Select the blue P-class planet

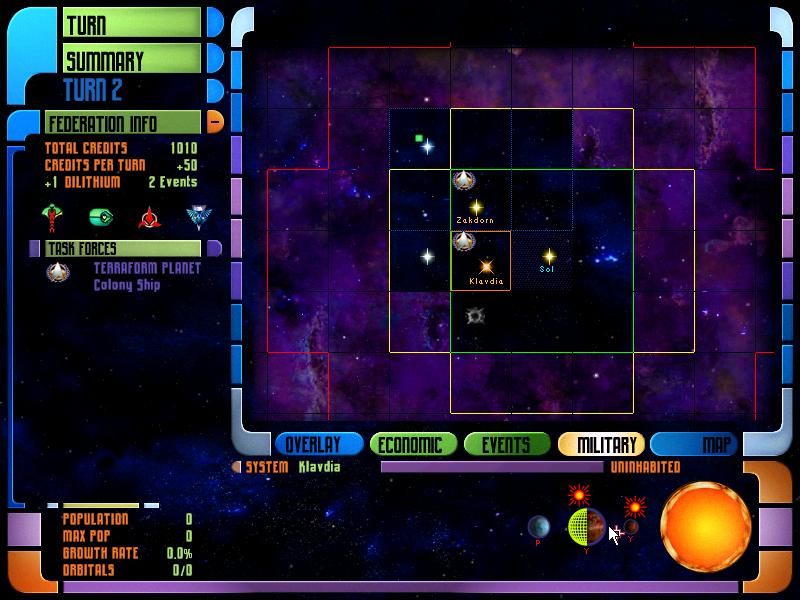pyautogui.click(x=538, y=526)
